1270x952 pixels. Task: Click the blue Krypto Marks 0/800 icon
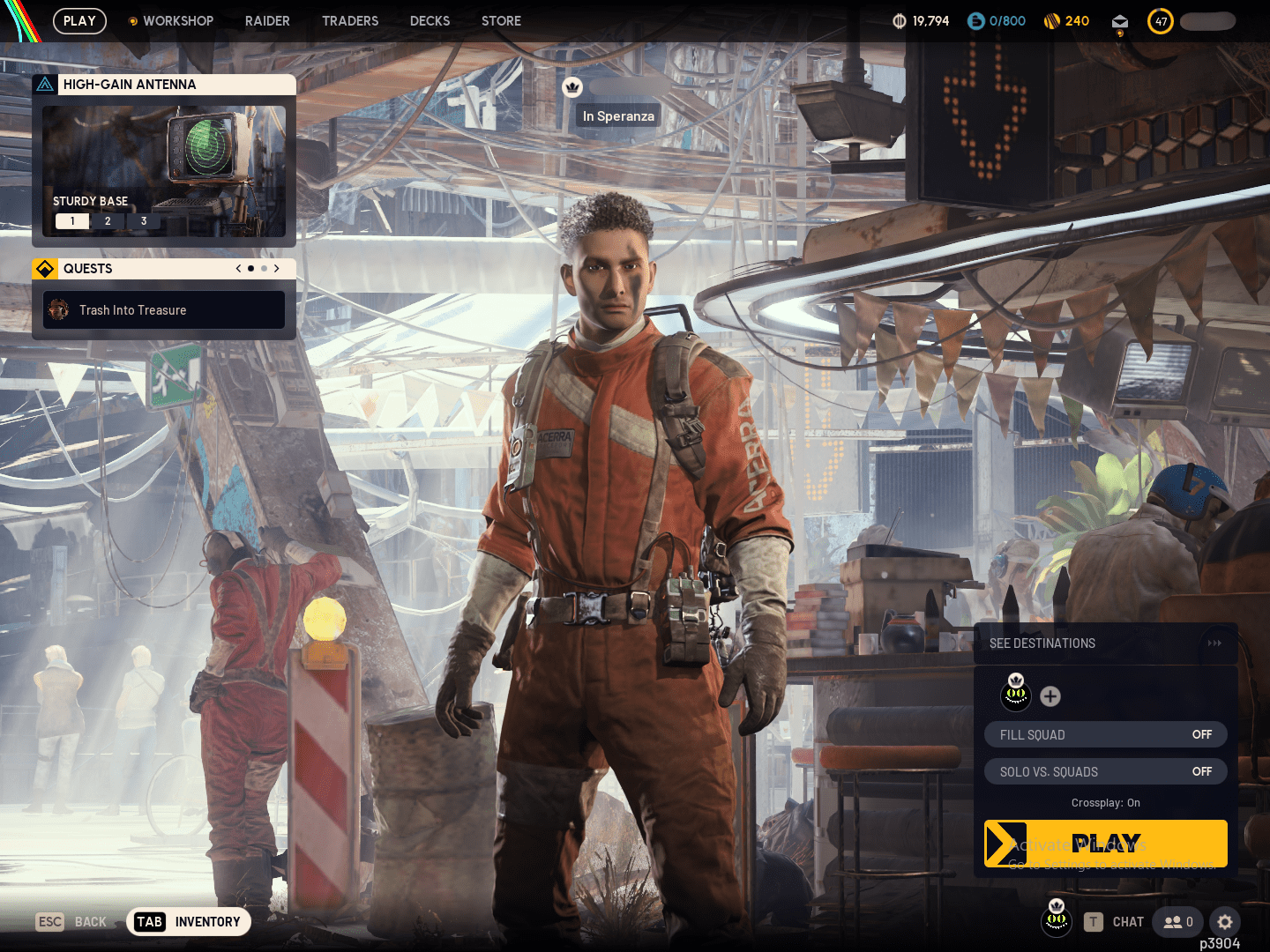click(x=975, y=20)
